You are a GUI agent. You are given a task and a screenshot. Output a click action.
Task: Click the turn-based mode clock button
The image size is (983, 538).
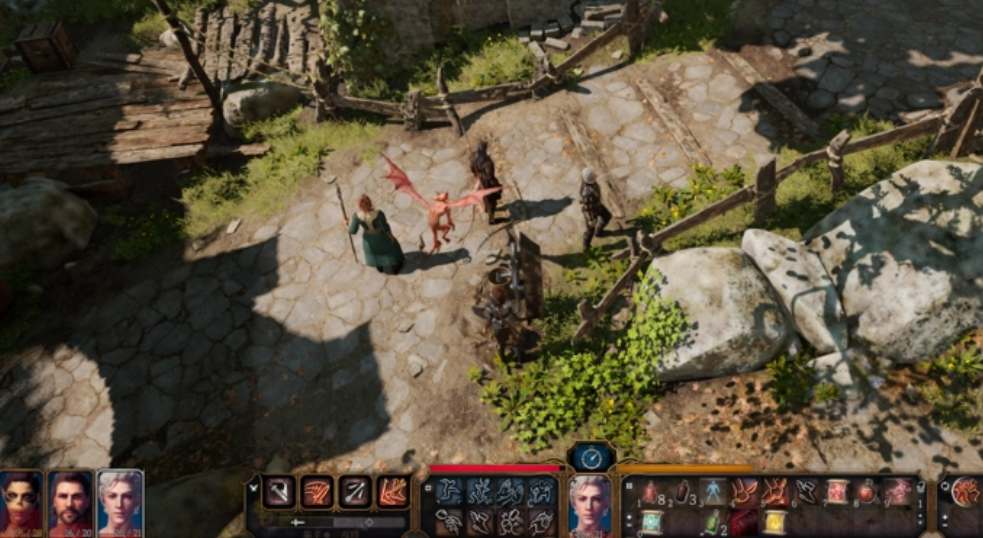click(590, 458)
